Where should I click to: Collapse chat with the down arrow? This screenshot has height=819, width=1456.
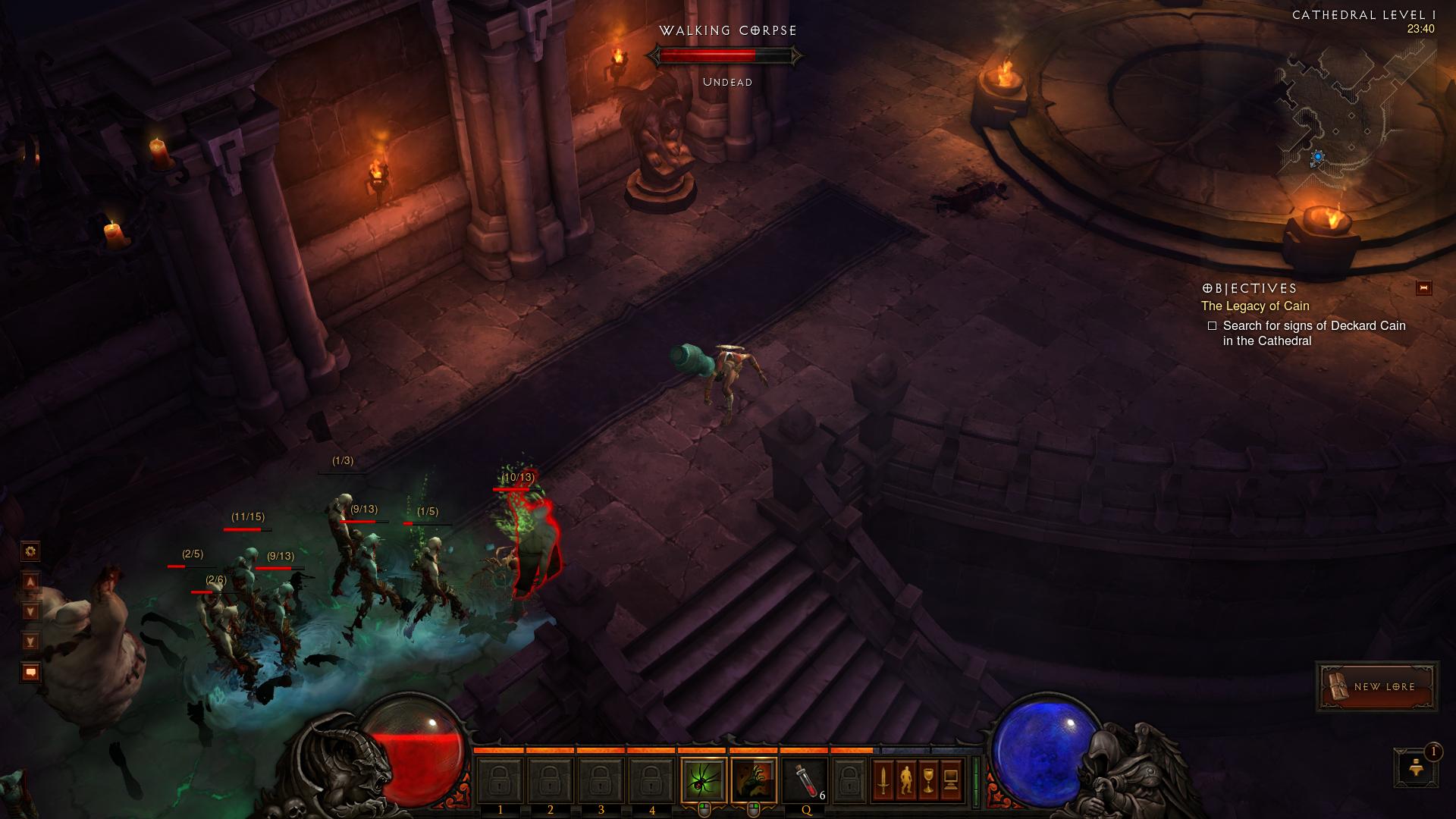click(30, 610)
